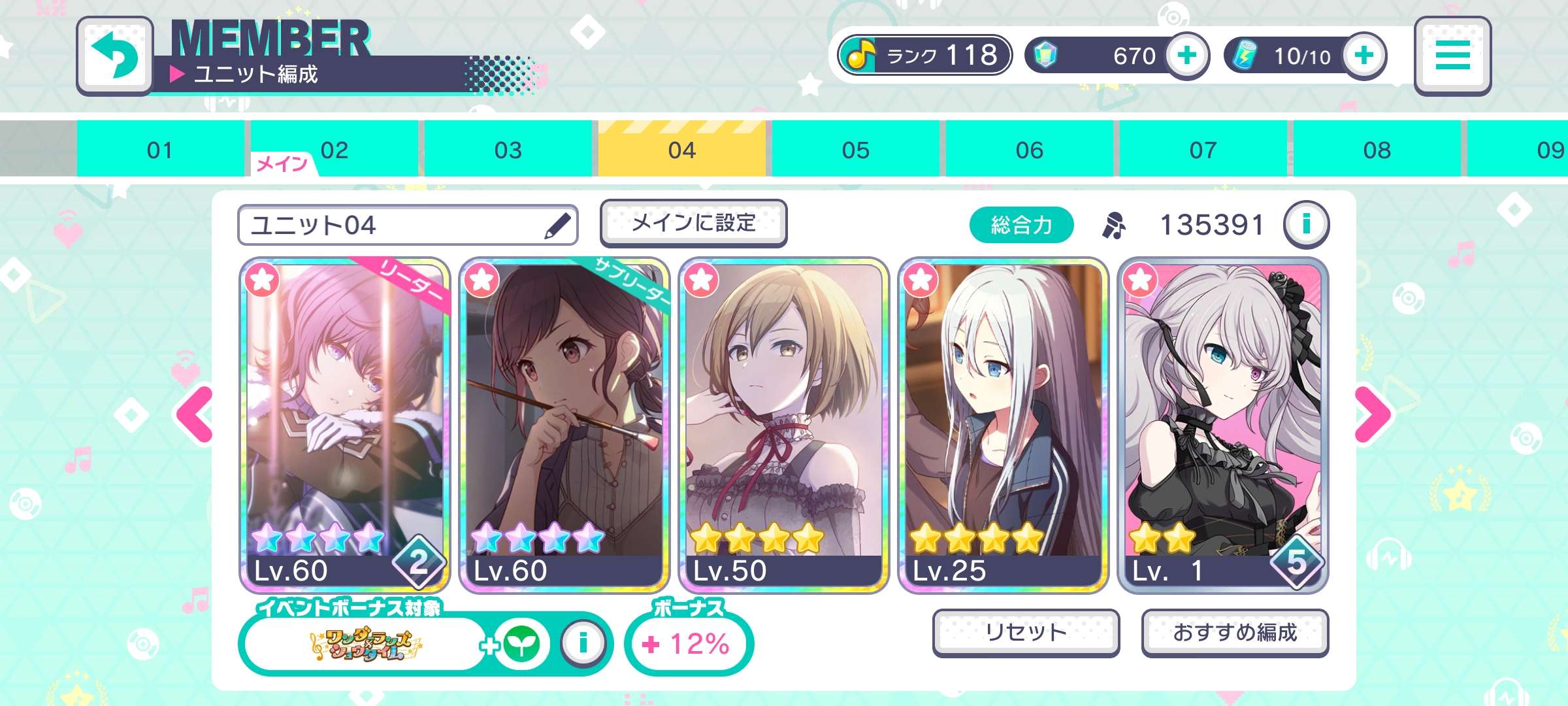Open unit tab 06
This screenshot has height=706, width=1568.
1029,150
